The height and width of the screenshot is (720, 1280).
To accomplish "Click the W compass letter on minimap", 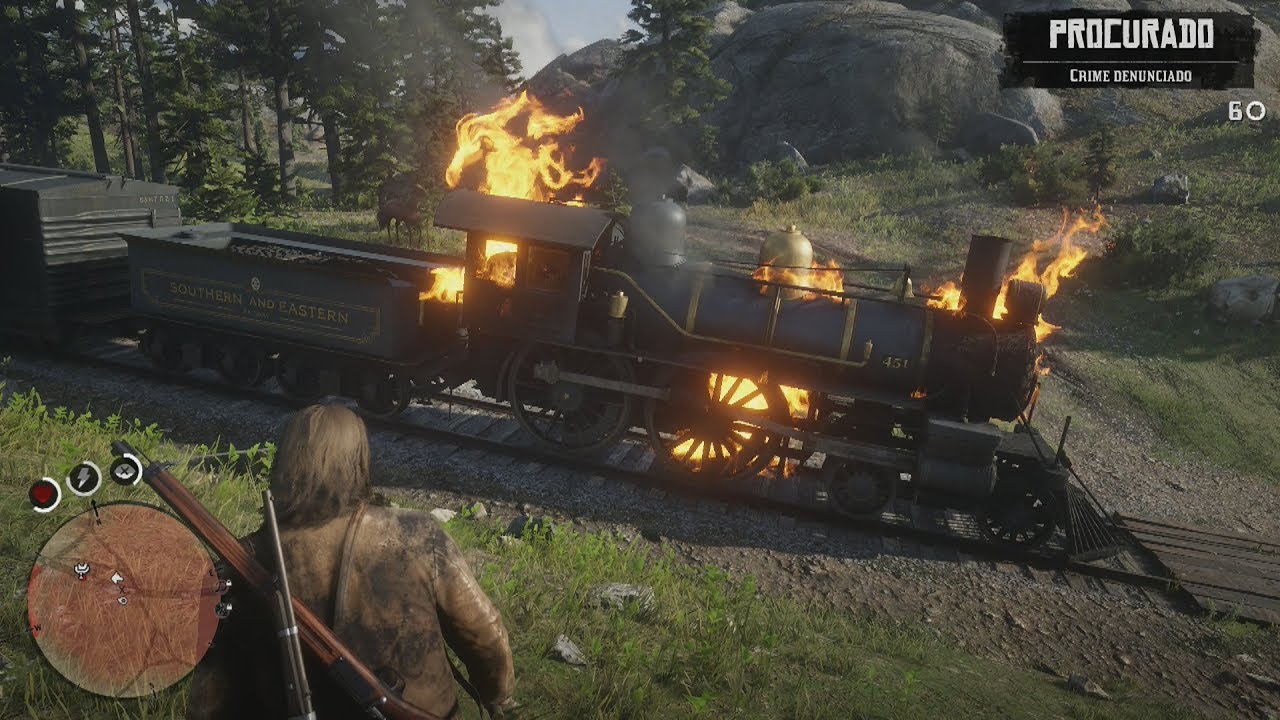I will [36, 627].
